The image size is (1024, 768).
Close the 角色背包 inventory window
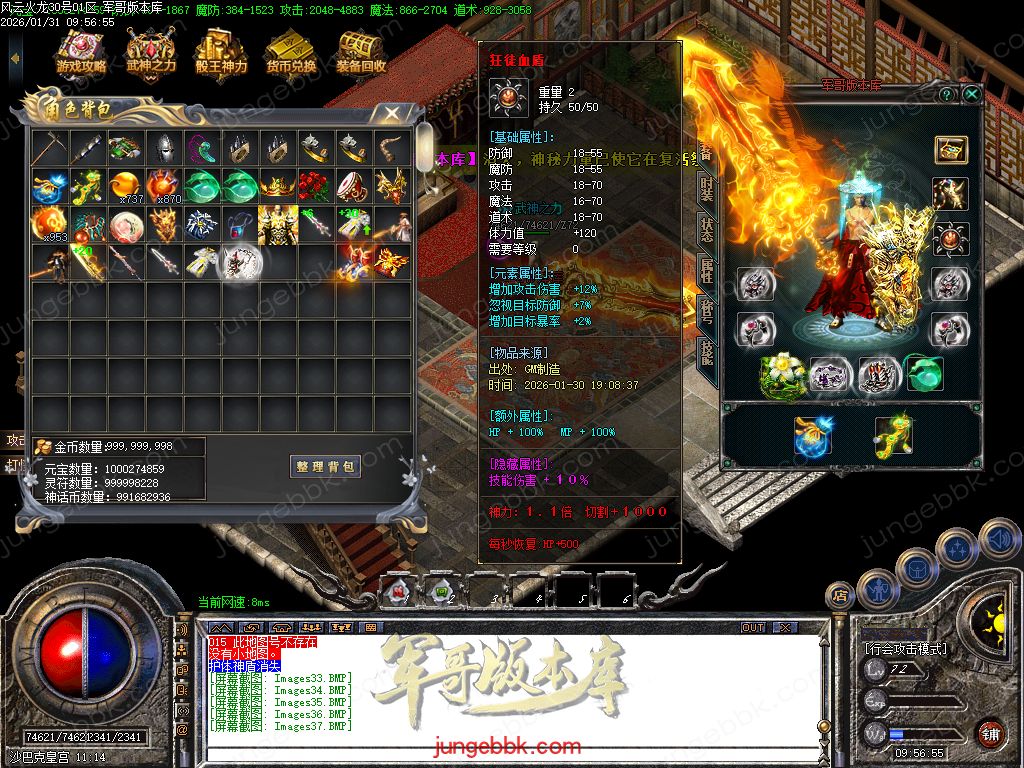point(392,113)
